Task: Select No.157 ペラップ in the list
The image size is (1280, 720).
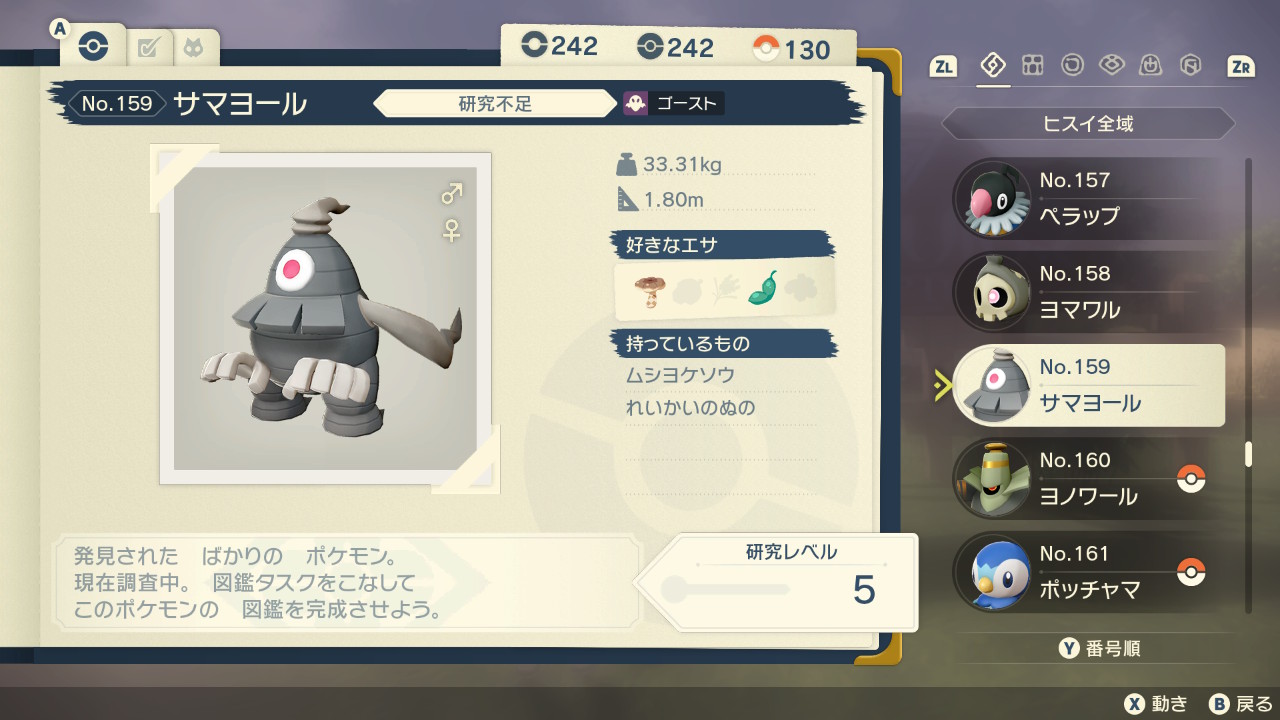Action: pyautogui.click(x=1088, y=198)
